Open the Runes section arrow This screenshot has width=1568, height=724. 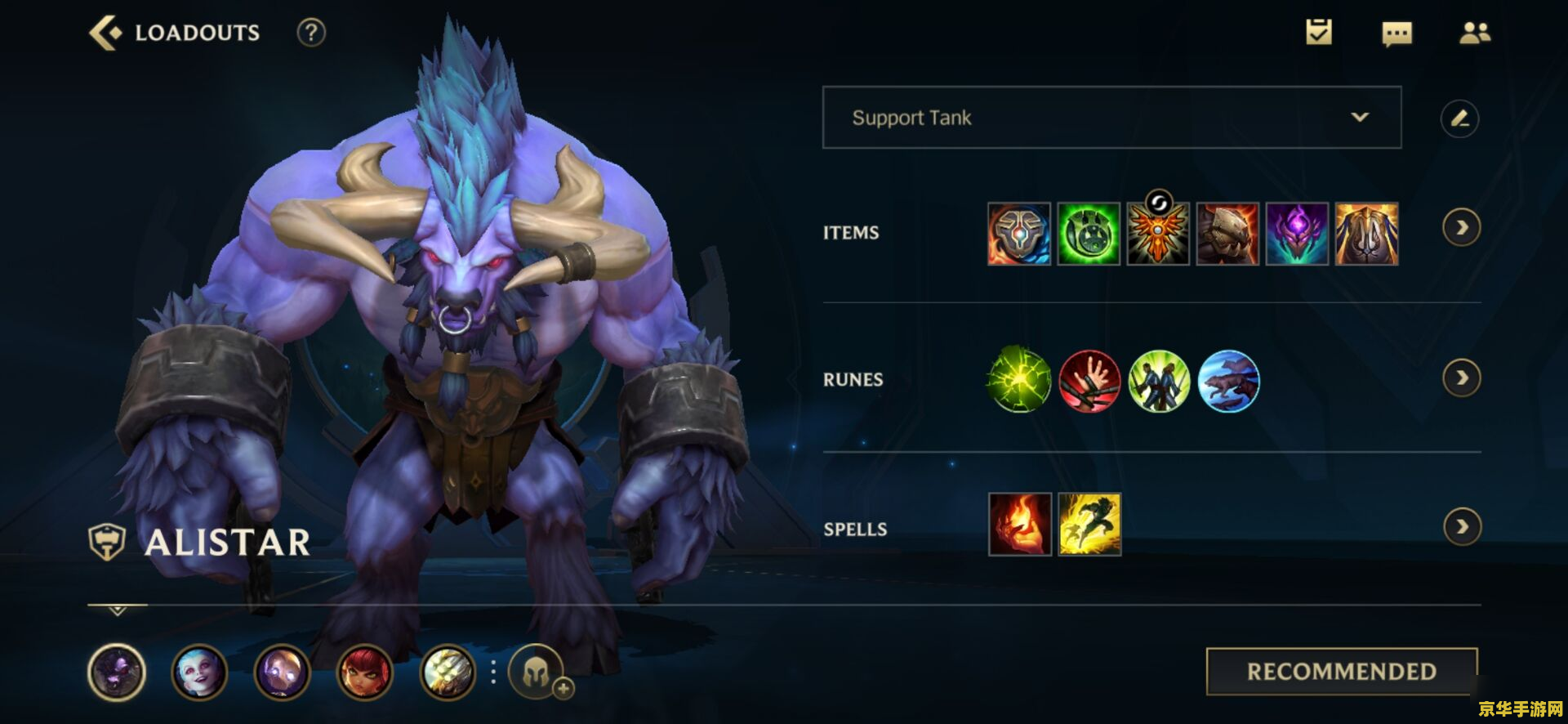(1461, 378)
